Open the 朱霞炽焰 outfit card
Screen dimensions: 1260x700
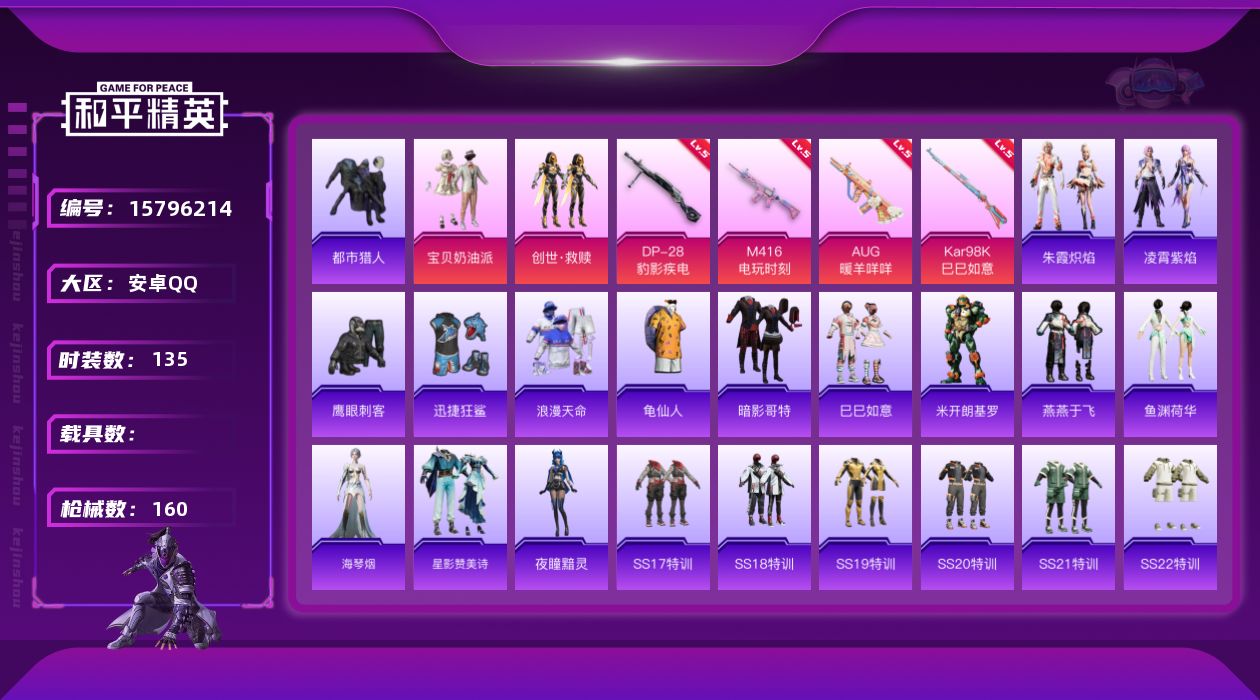coord(1068,211)
